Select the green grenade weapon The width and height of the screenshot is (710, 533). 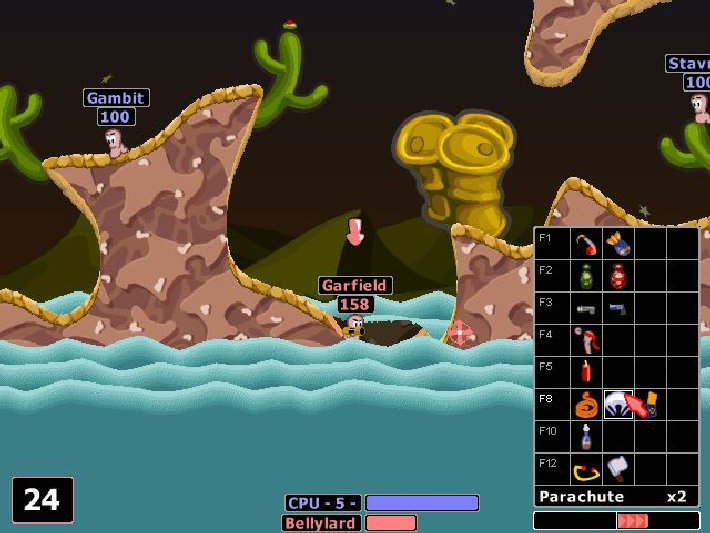tap(586, 275)
